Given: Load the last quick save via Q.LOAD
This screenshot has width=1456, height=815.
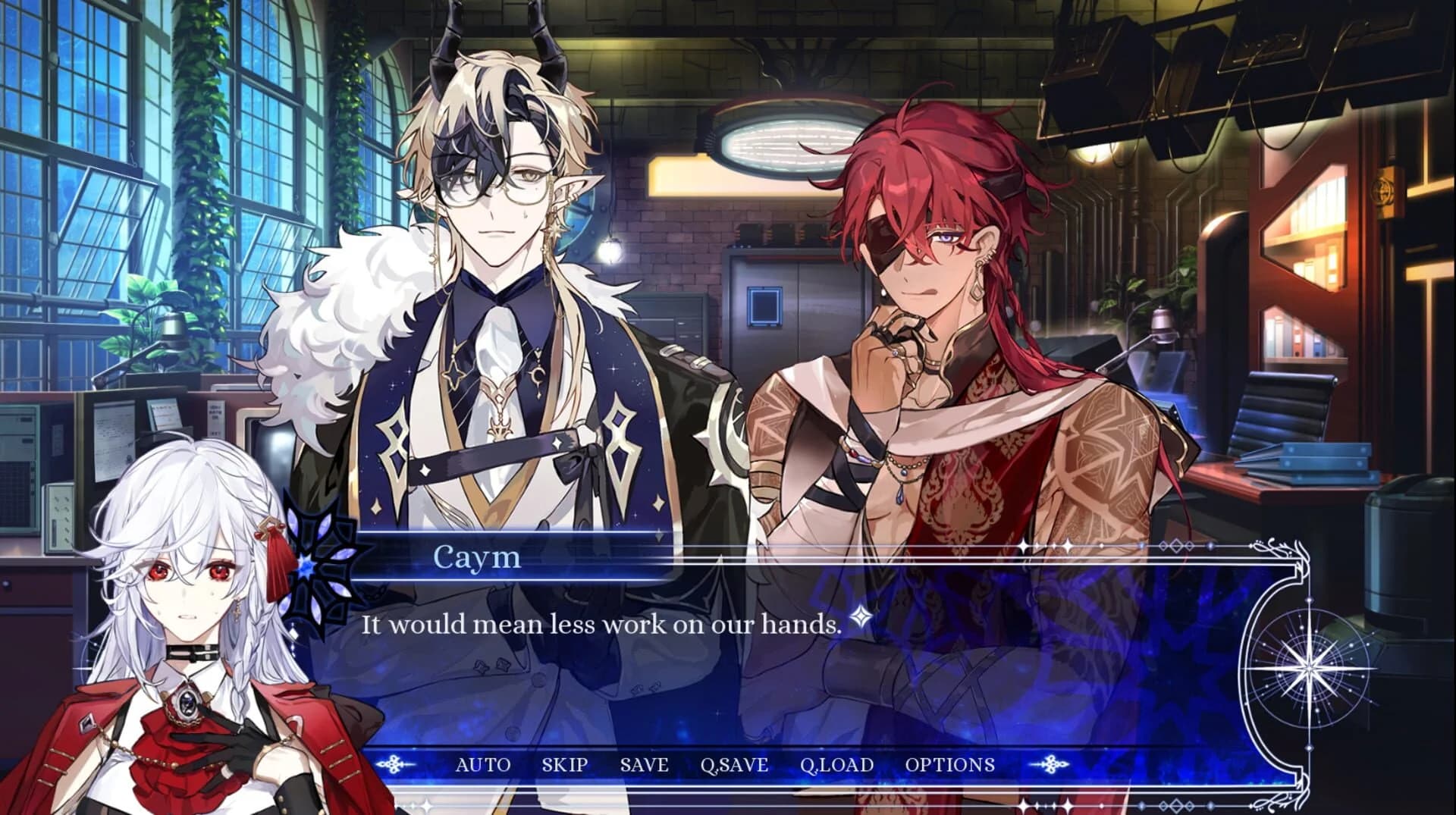Looking at the screenshot, I should tap(837, 764).
